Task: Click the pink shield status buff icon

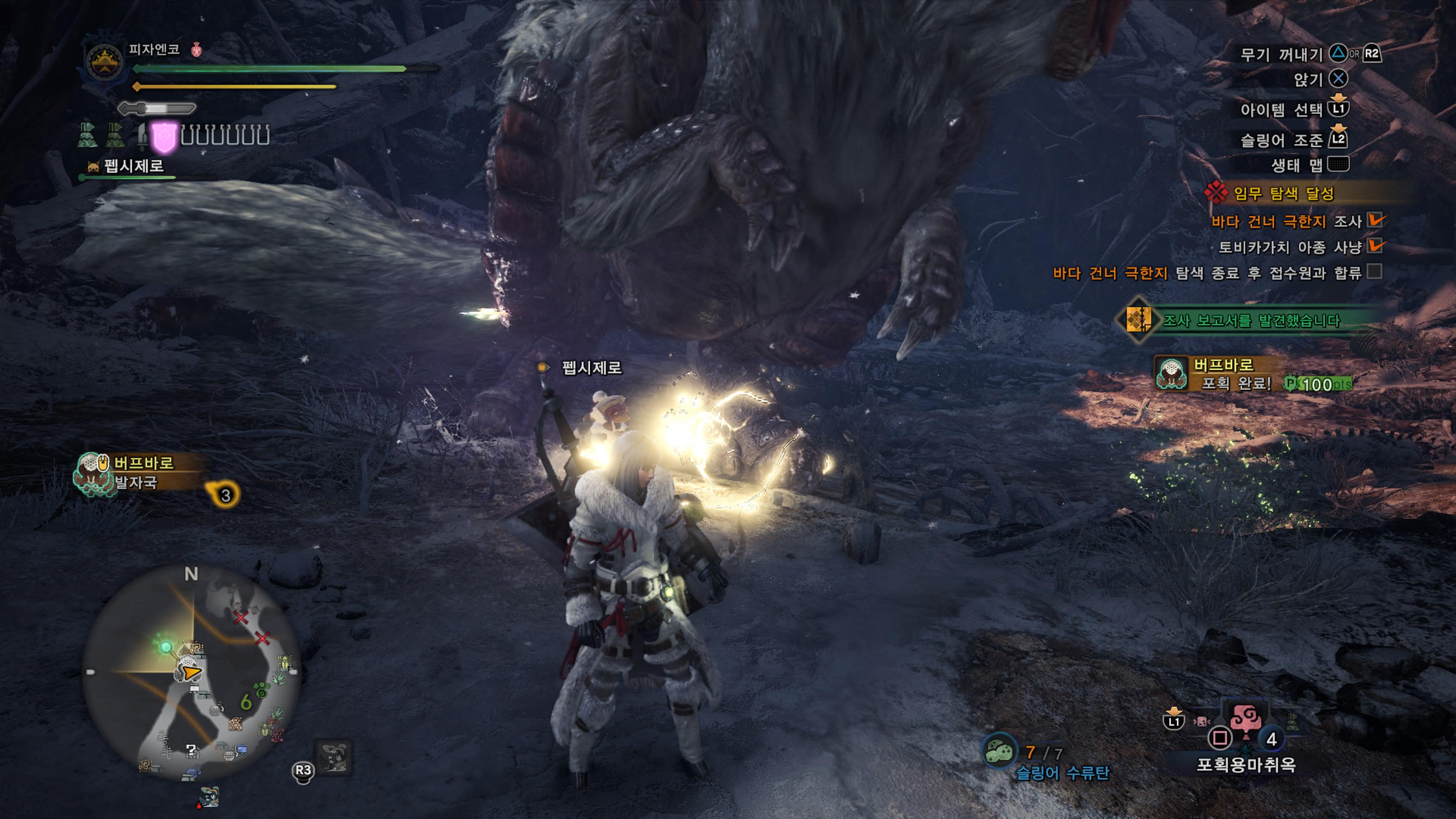Action: click(x=165, y=137)
